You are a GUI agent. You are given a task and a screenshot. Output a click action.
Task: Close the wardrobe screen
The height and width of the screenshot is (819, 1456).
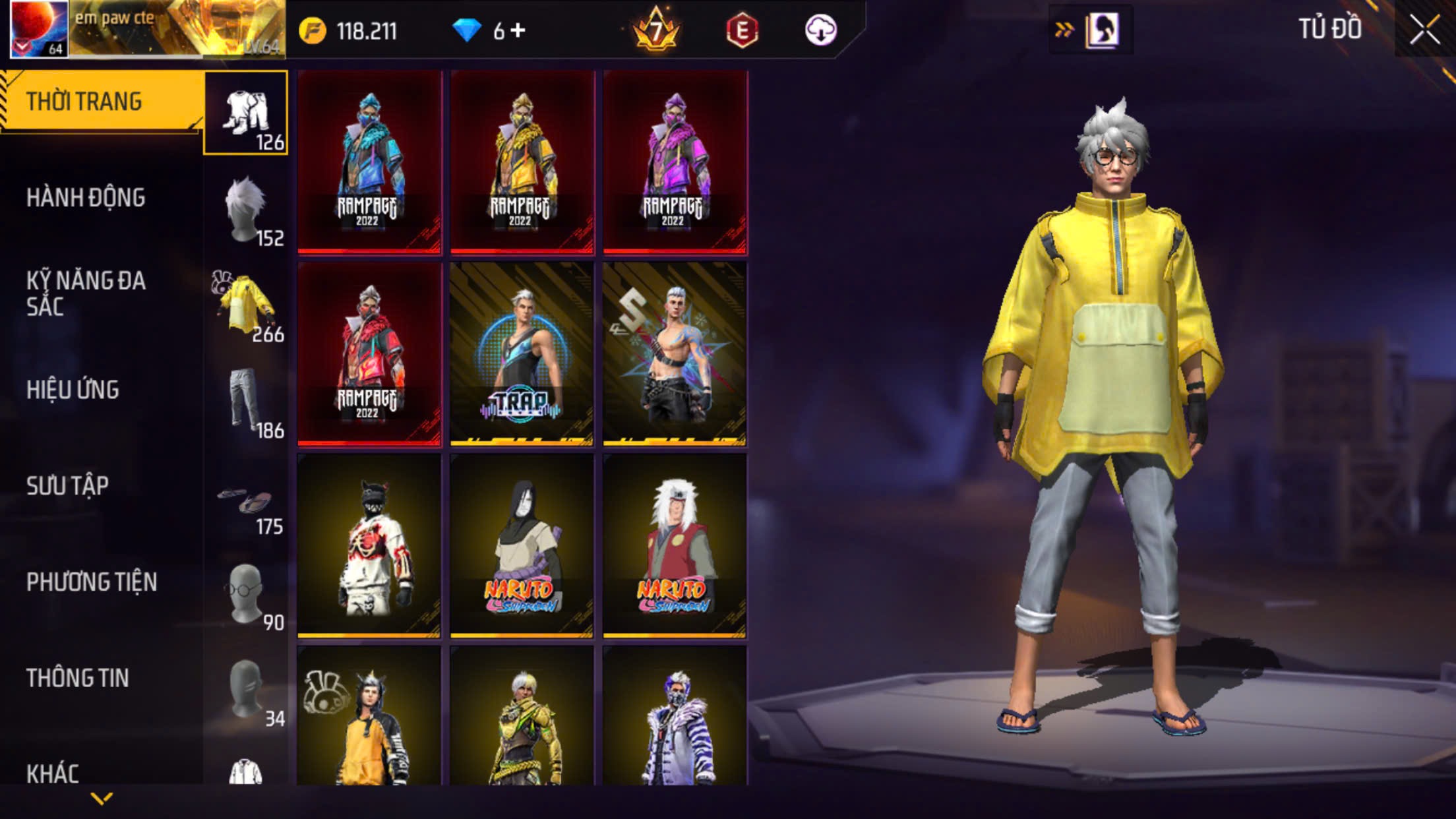point(1424,30)
